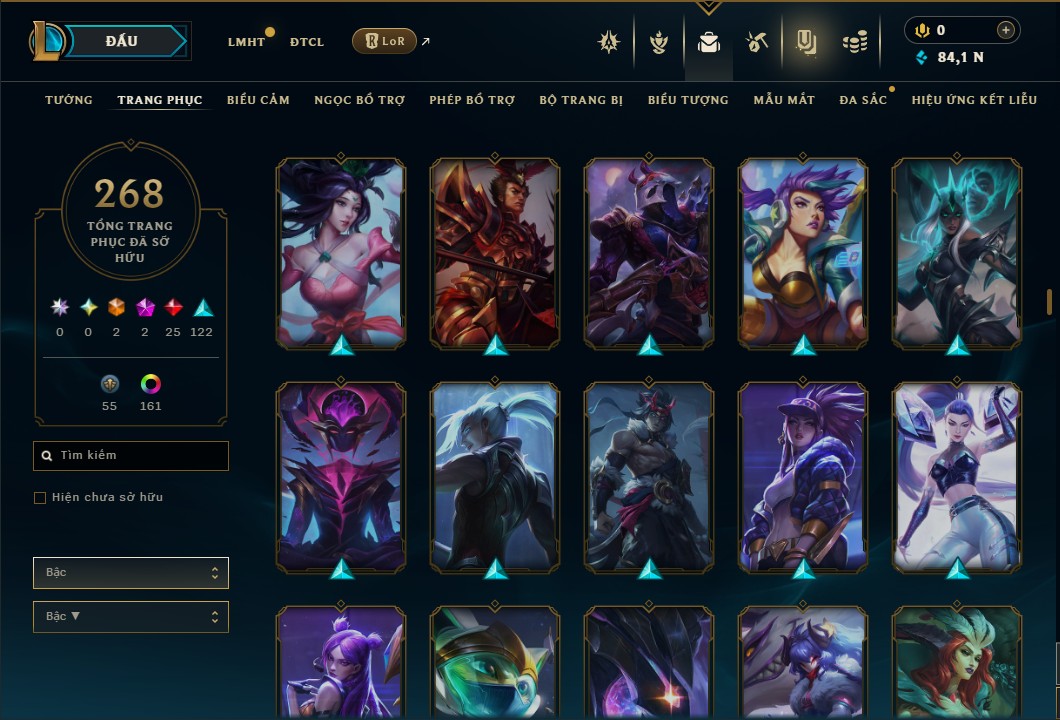Click the ĐẤU play button

point(122,41)
